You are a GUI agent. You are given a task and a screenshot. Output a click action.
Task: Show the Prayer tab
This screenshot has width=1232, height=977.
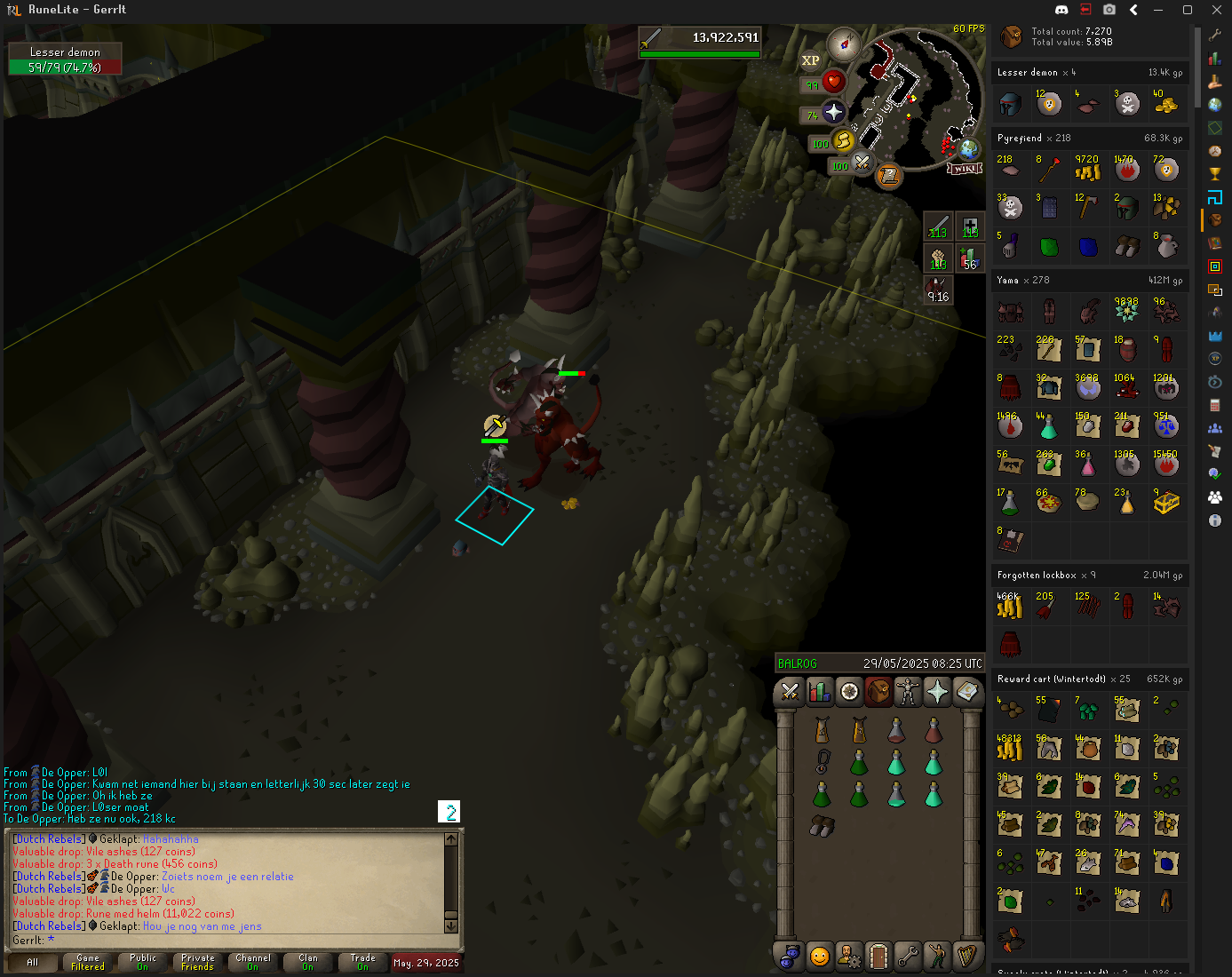937,691
